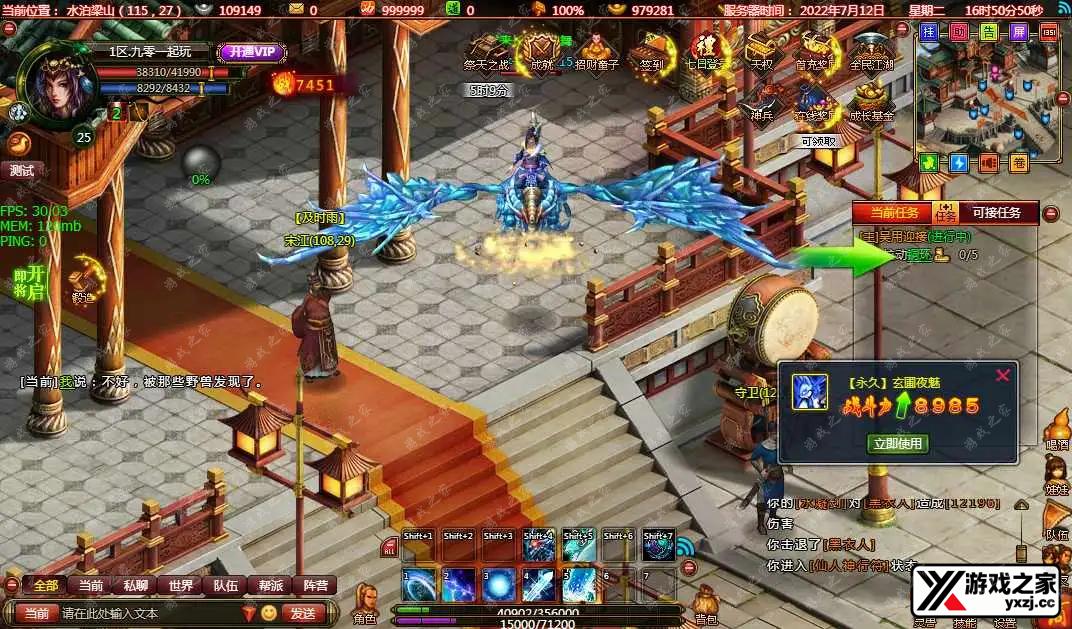Send the chat message with 发送

point(302,613)
